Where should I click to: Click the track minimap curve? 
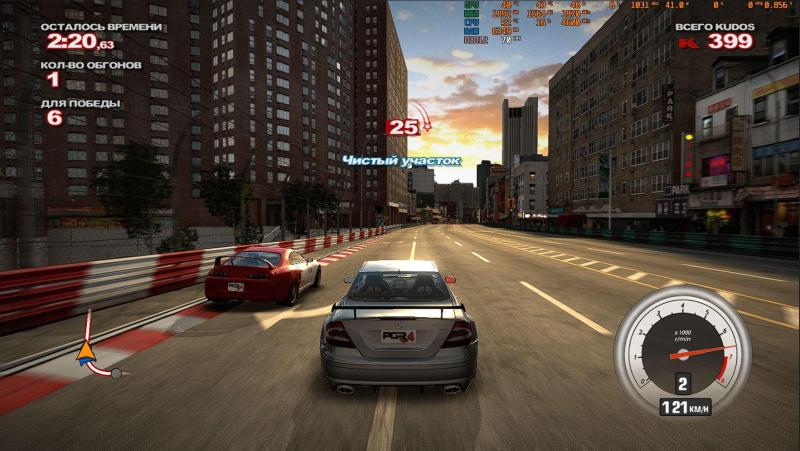97,368
